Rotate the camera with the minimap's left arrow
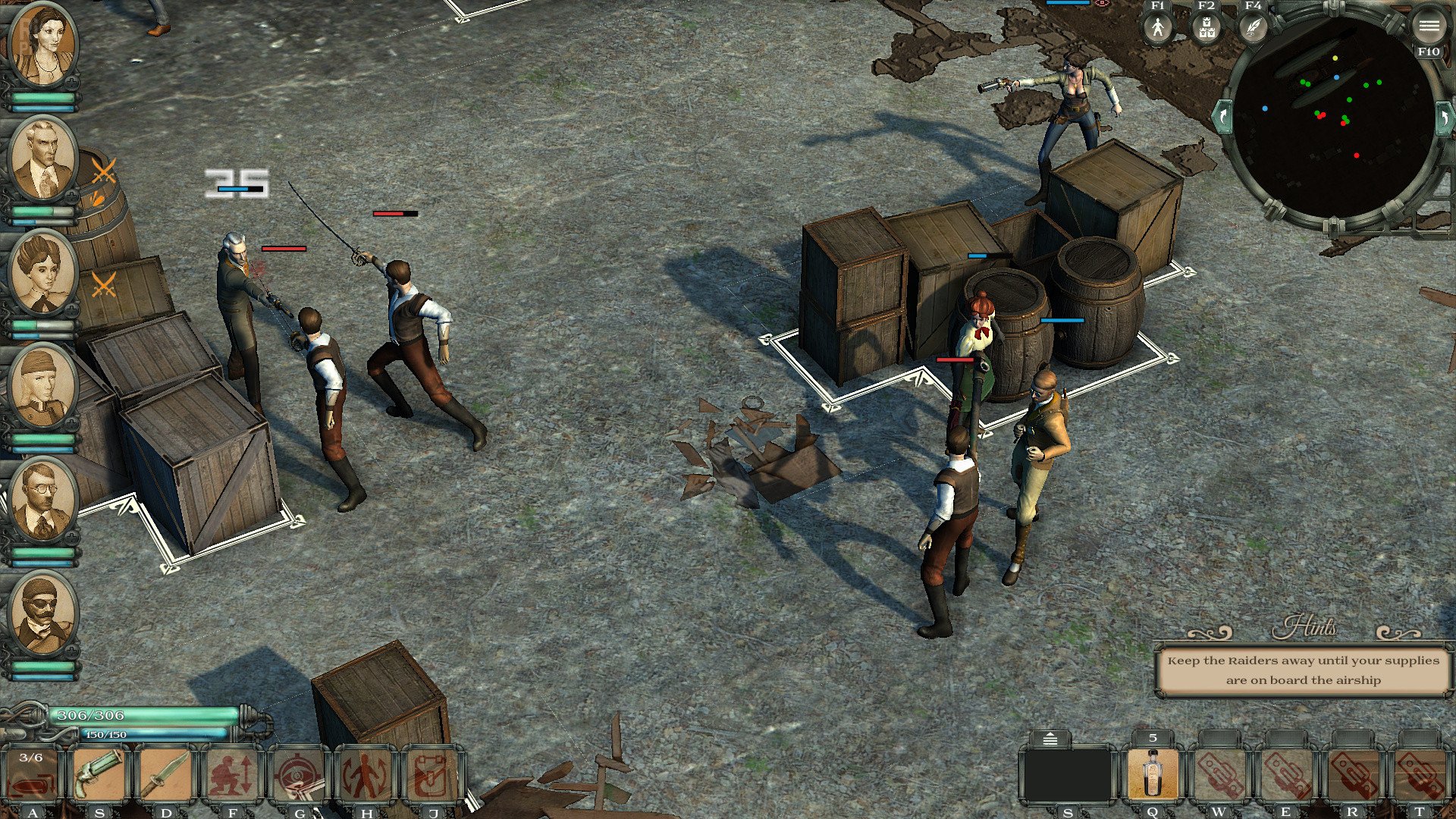The image size is (1456, 819). [1222, 118]
